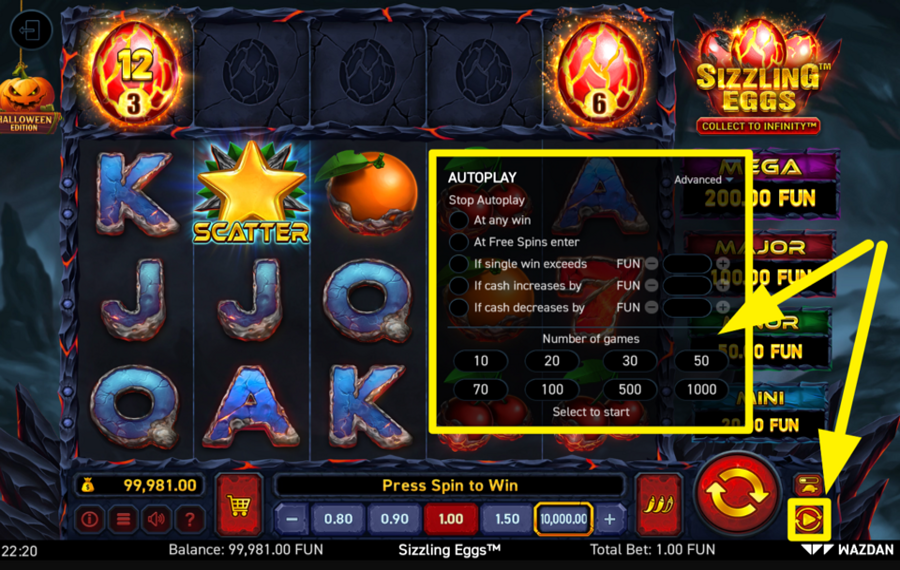Select 50 as number of games

[701, 361]
